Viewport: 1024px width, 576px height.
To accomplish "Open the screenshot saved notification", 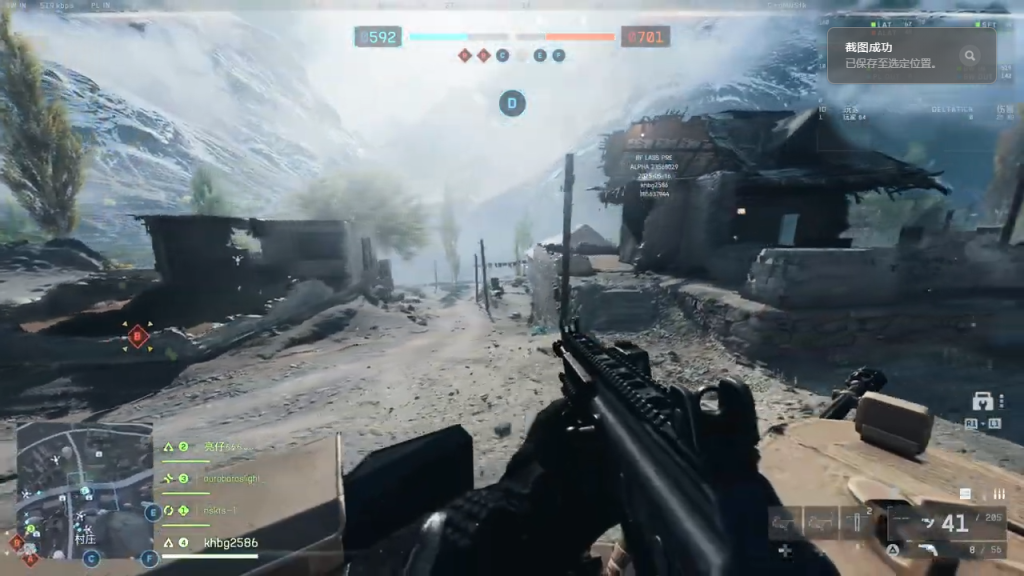I will pos(890,55).
